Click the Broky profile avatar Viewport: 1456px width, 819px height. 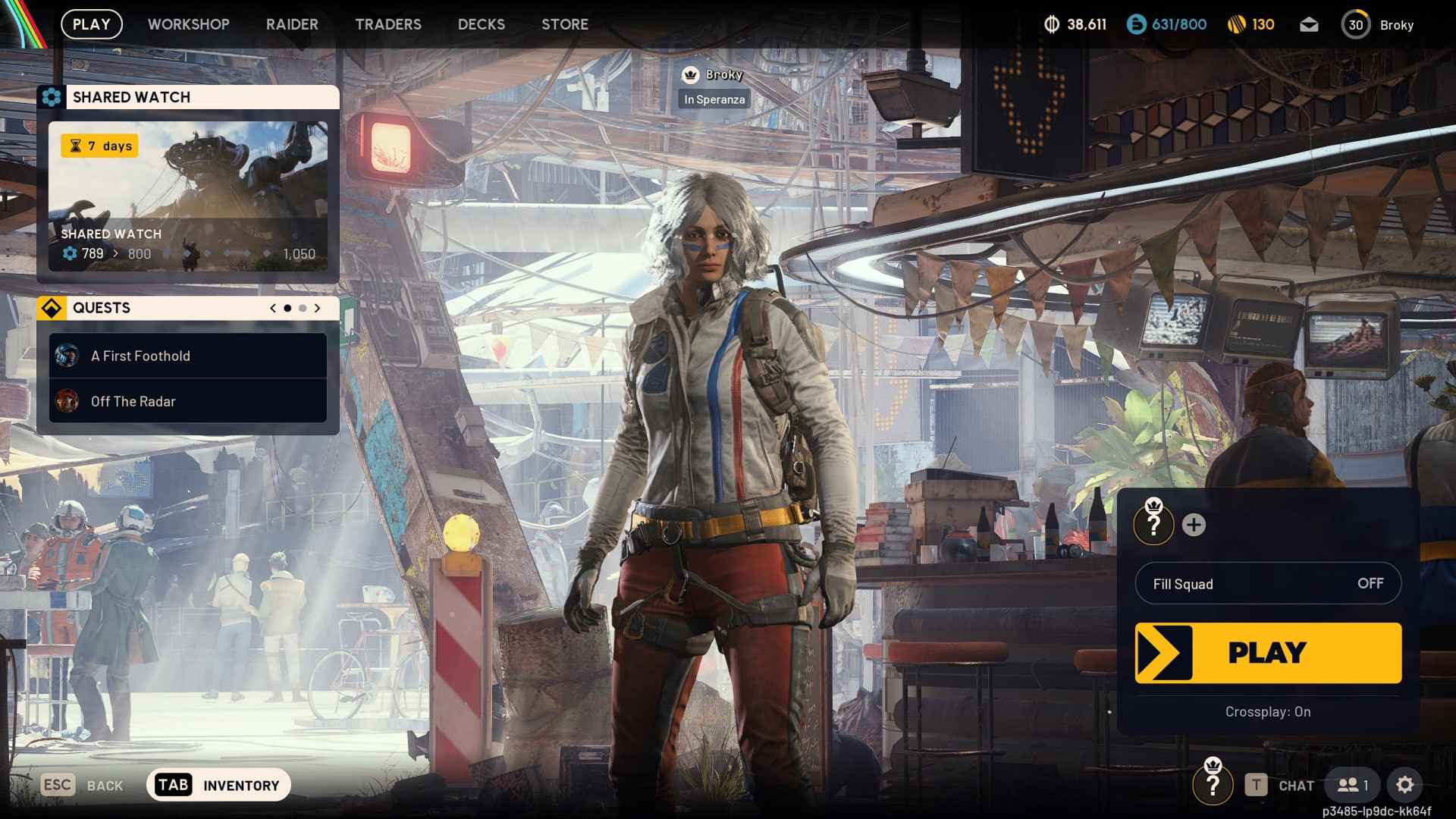(1357, 24)
